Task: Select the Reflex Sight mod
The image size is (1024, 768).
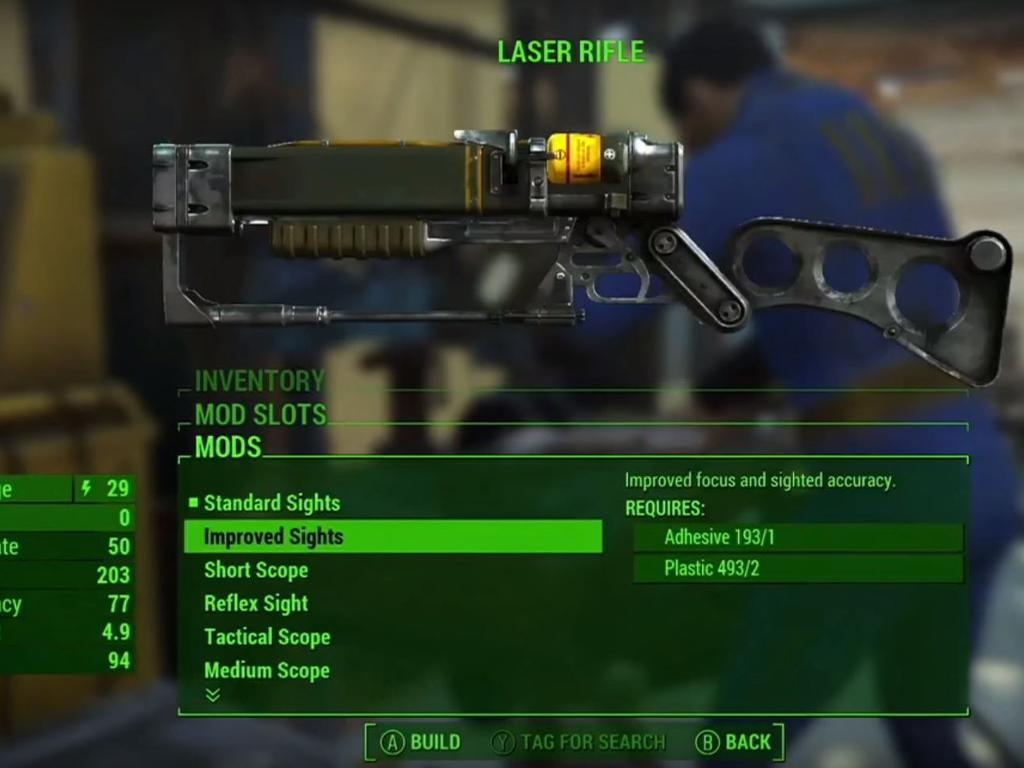Action: pos(256,603)
